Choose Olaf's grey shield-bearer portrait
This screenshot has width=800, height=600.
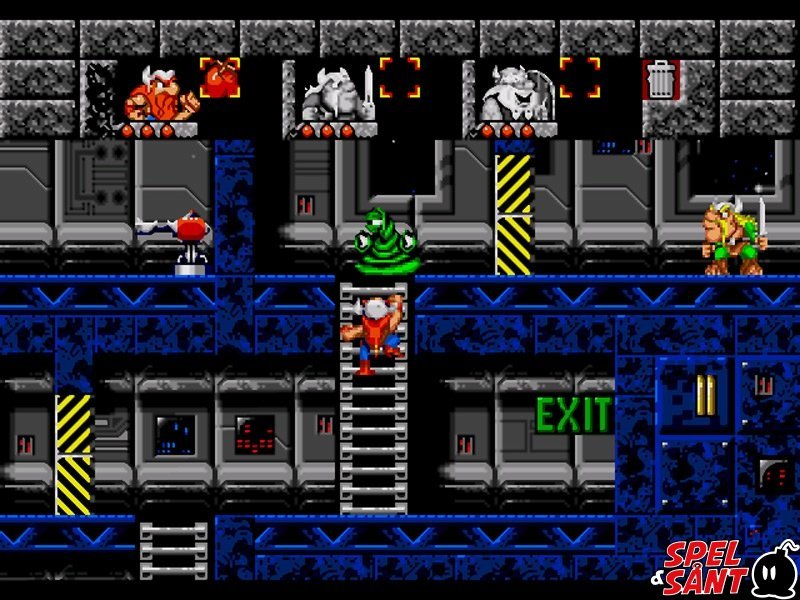pyautogui.click(x=511, y=96)
